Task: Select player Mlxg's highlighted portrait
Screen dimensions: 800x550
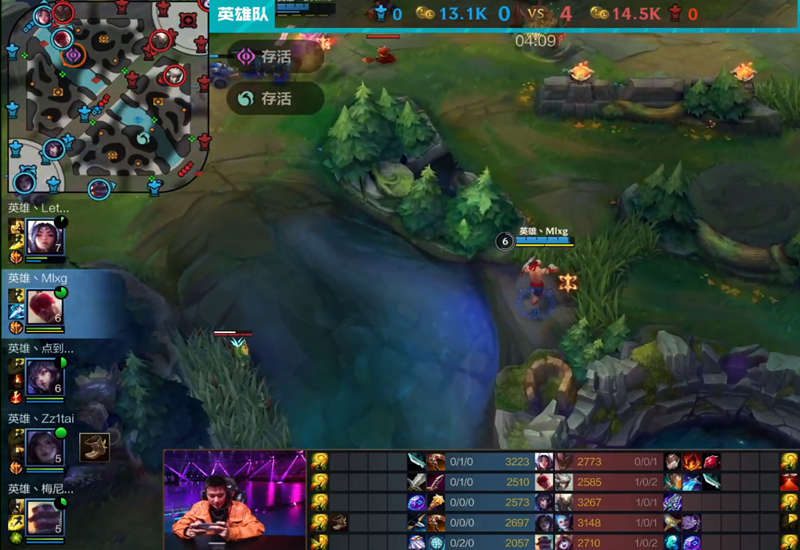Action: 45,306
